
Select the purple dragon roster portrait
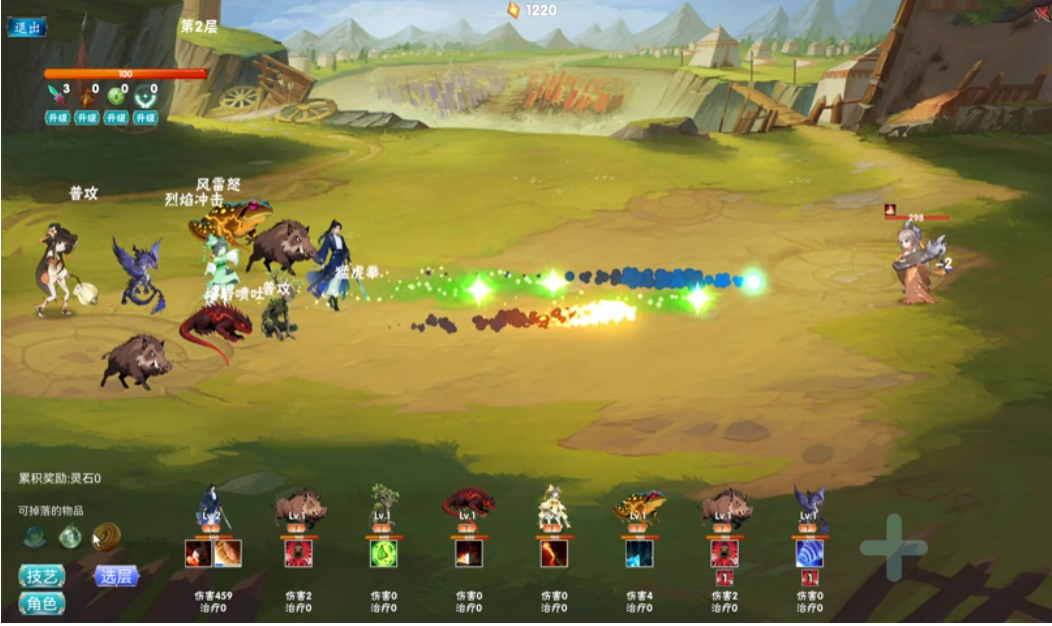coord(809,505)
